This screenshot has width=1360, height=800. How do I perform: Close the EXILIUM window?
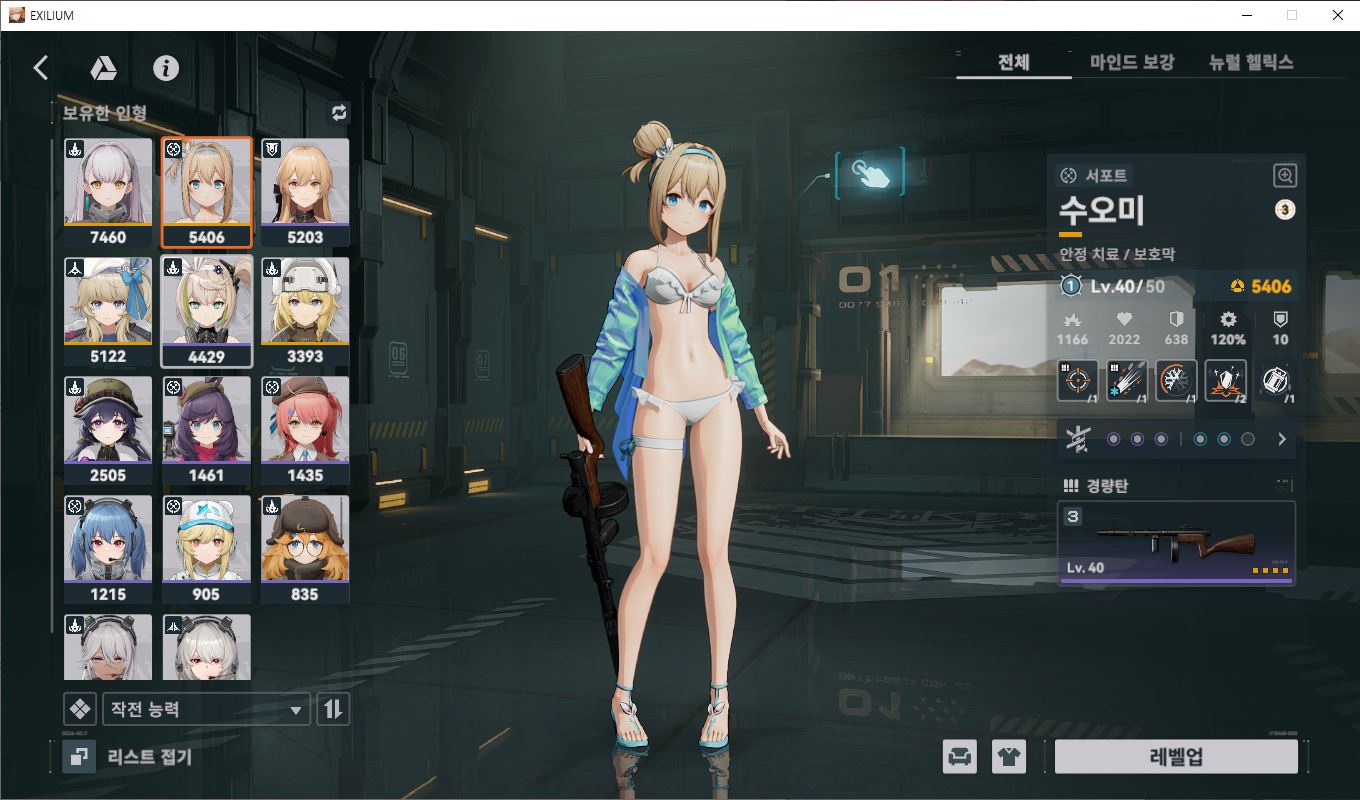coord(1337,15)
